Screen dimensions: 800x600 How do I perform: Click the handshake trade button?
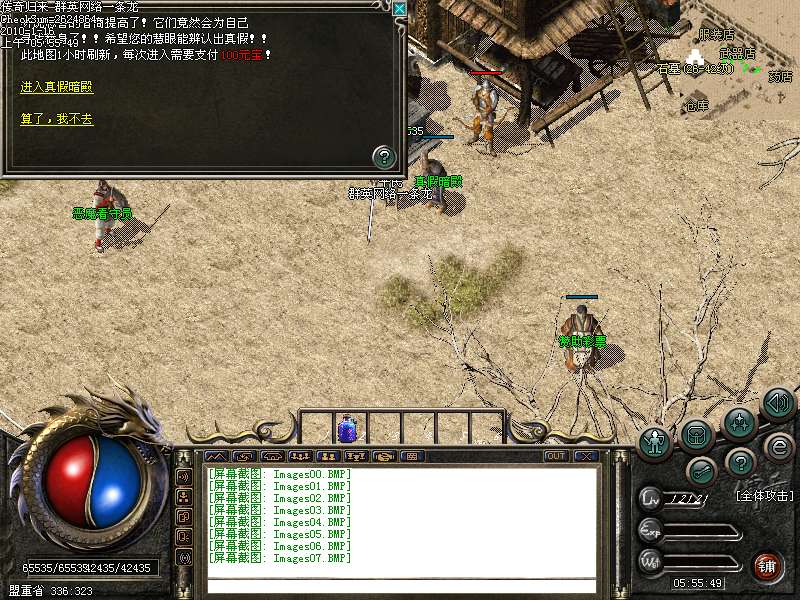(383, 456)
